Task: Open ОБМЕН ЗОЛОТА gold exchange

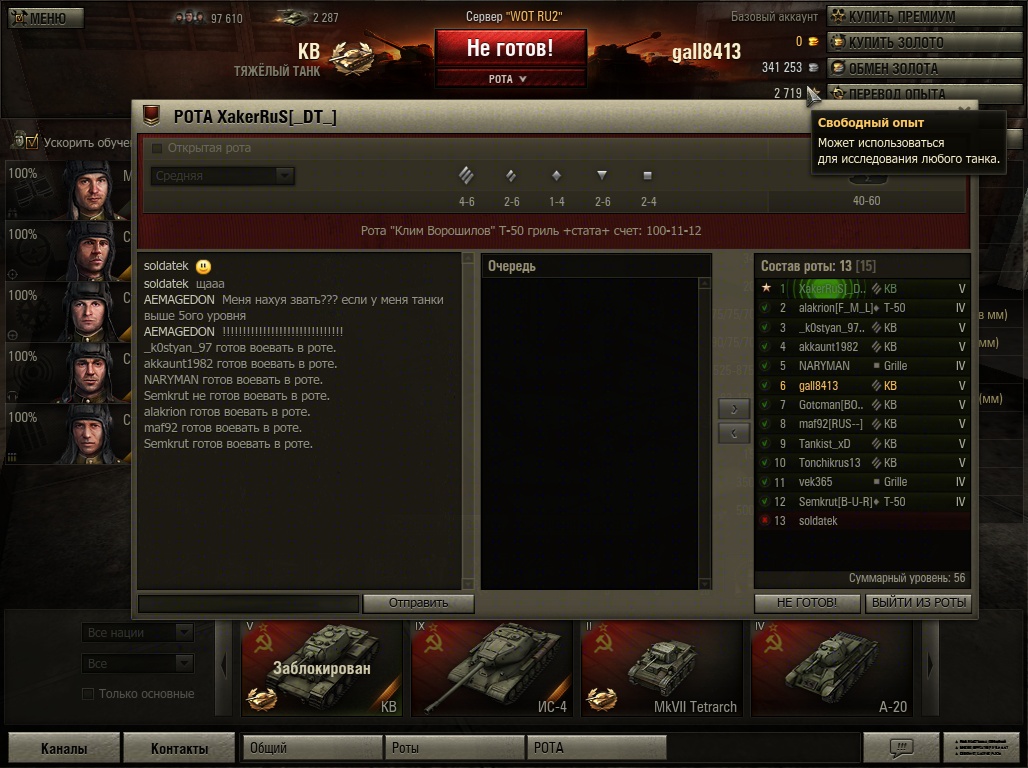Action: pos(924,68)
